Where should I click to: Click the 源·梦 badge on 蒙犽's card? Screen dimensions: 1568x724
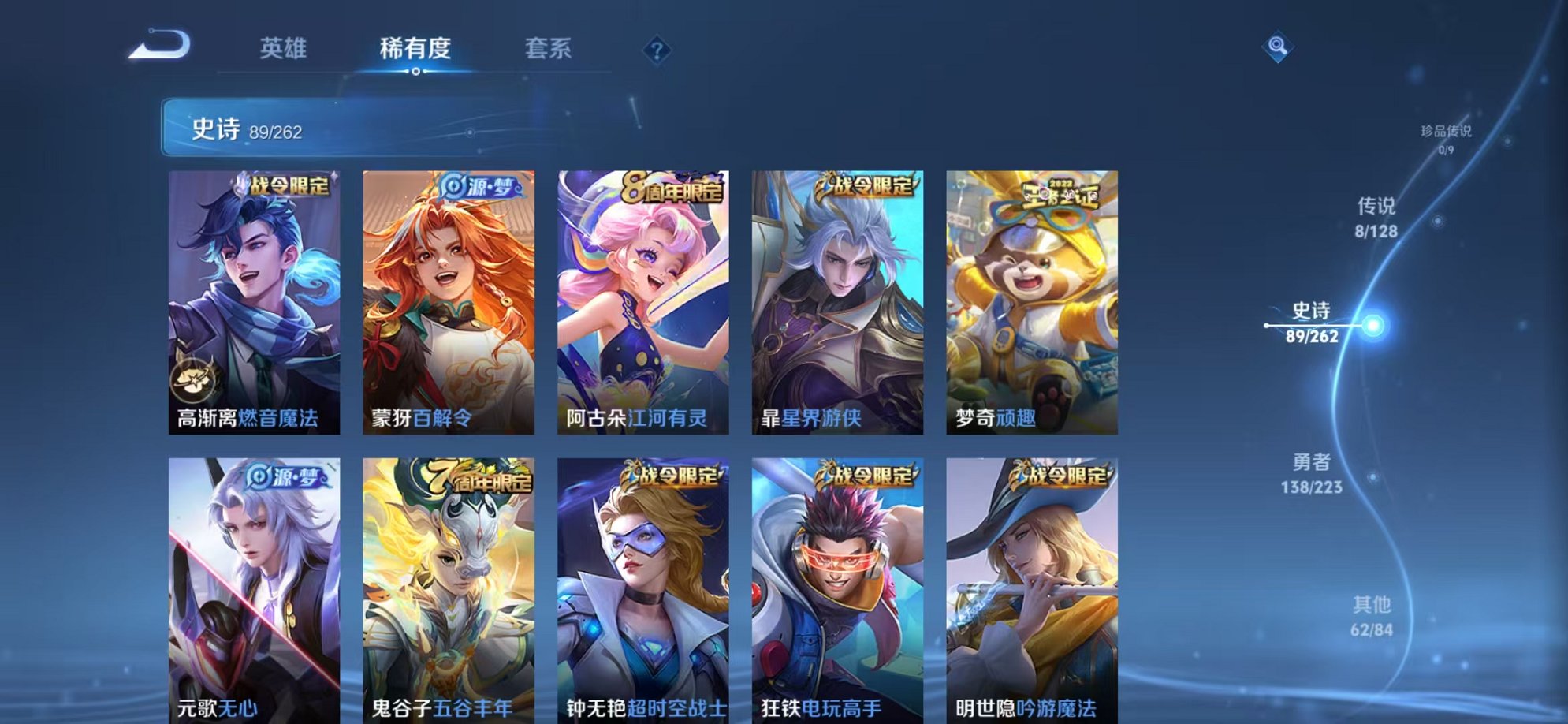(481, 186)
